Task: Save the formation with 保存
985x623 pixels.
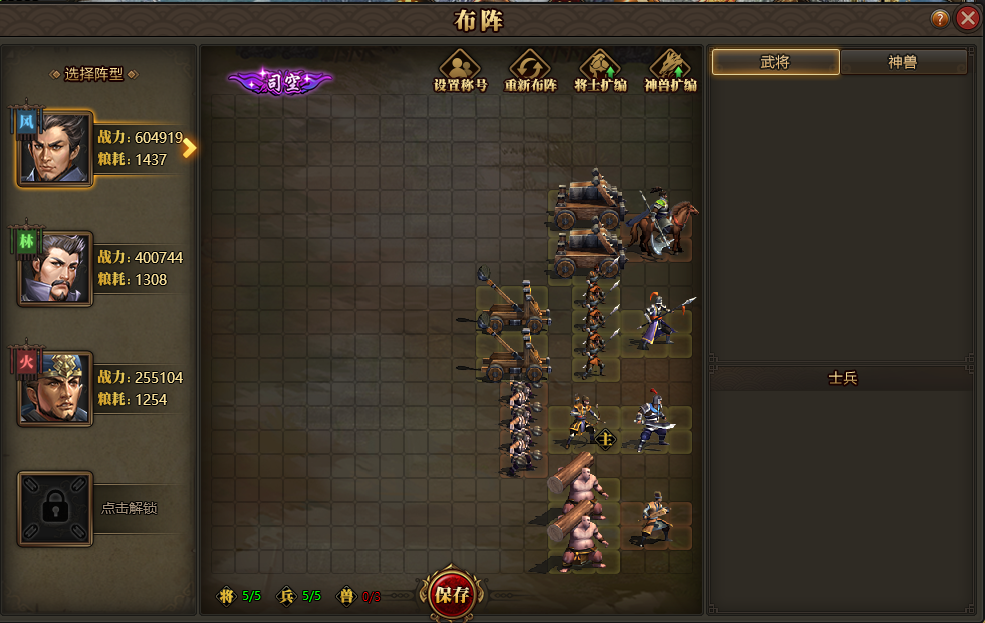Action: pyautogui.click(x=451, y=595)
